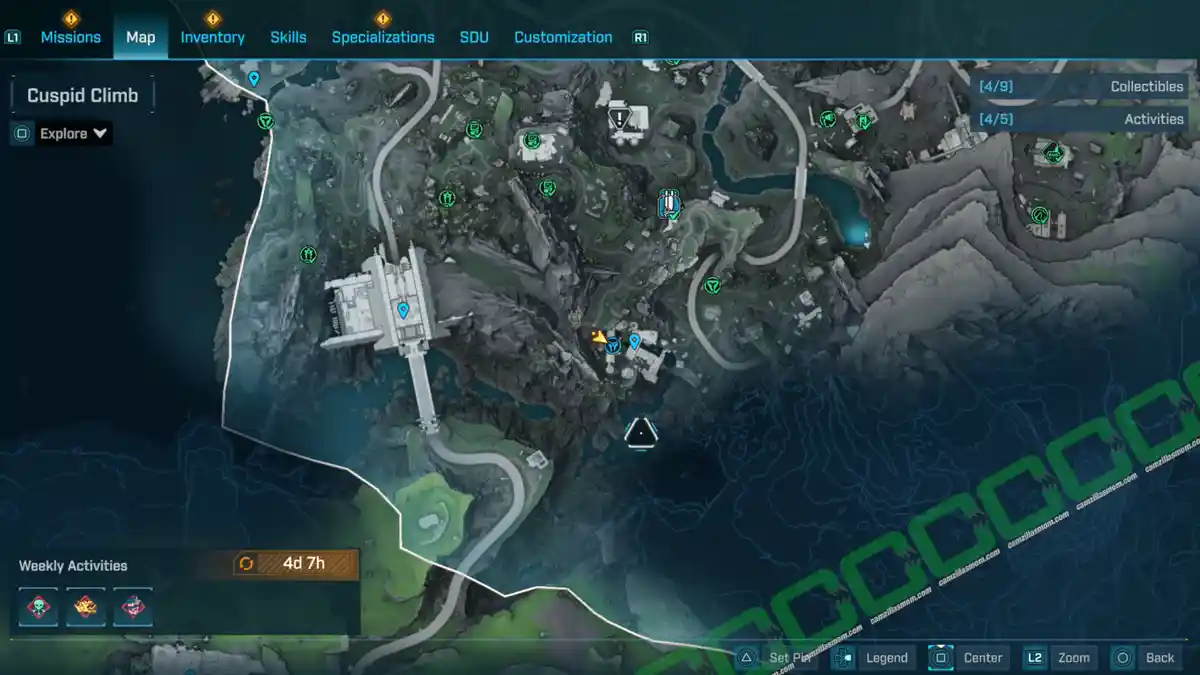
Task: Go to the Specializations tab
Action: coord(383,37)
